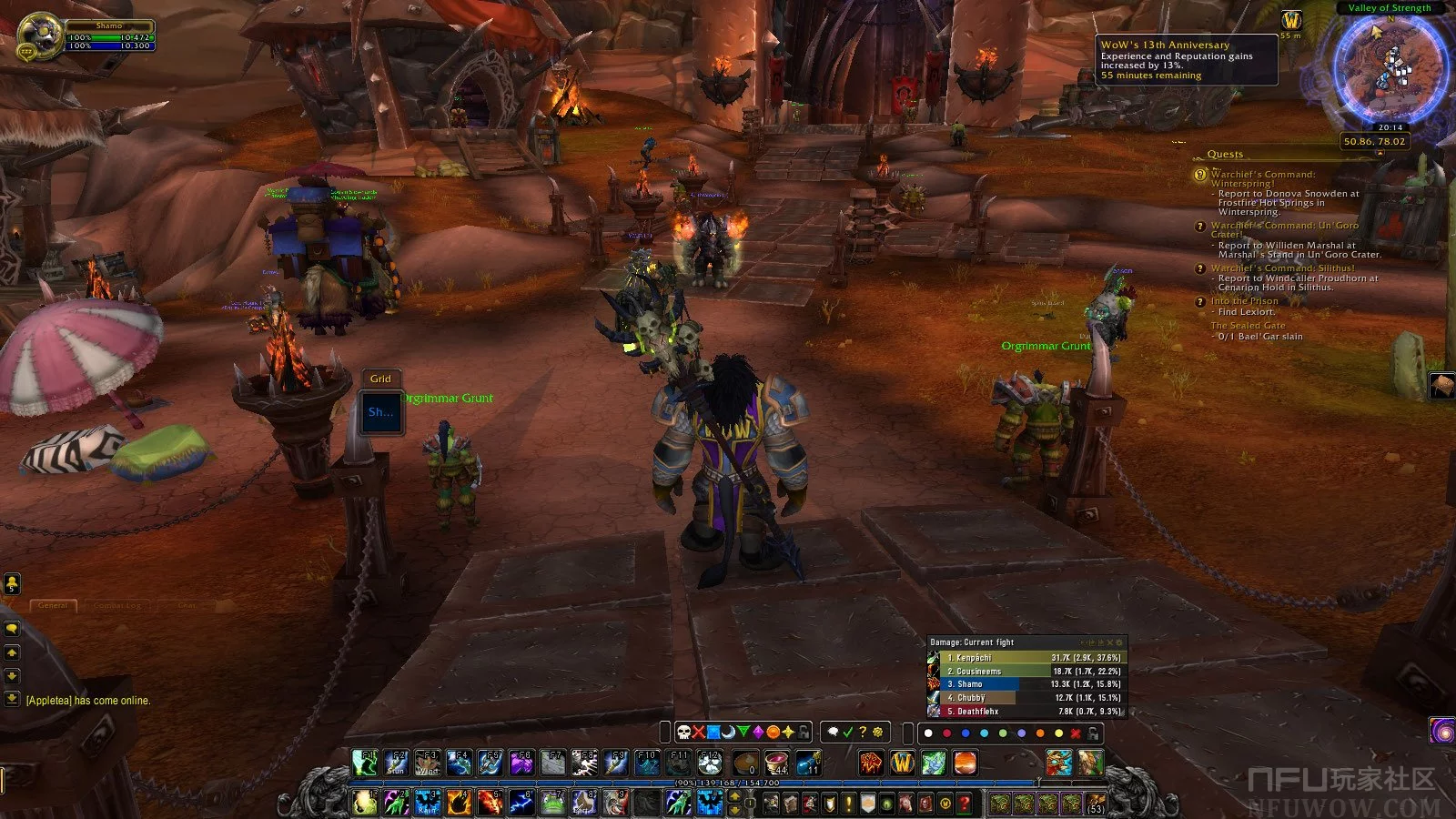1456x819 pixels.
Task: Open the Into the Prison quest entry
Action: tap(1244, 301)
